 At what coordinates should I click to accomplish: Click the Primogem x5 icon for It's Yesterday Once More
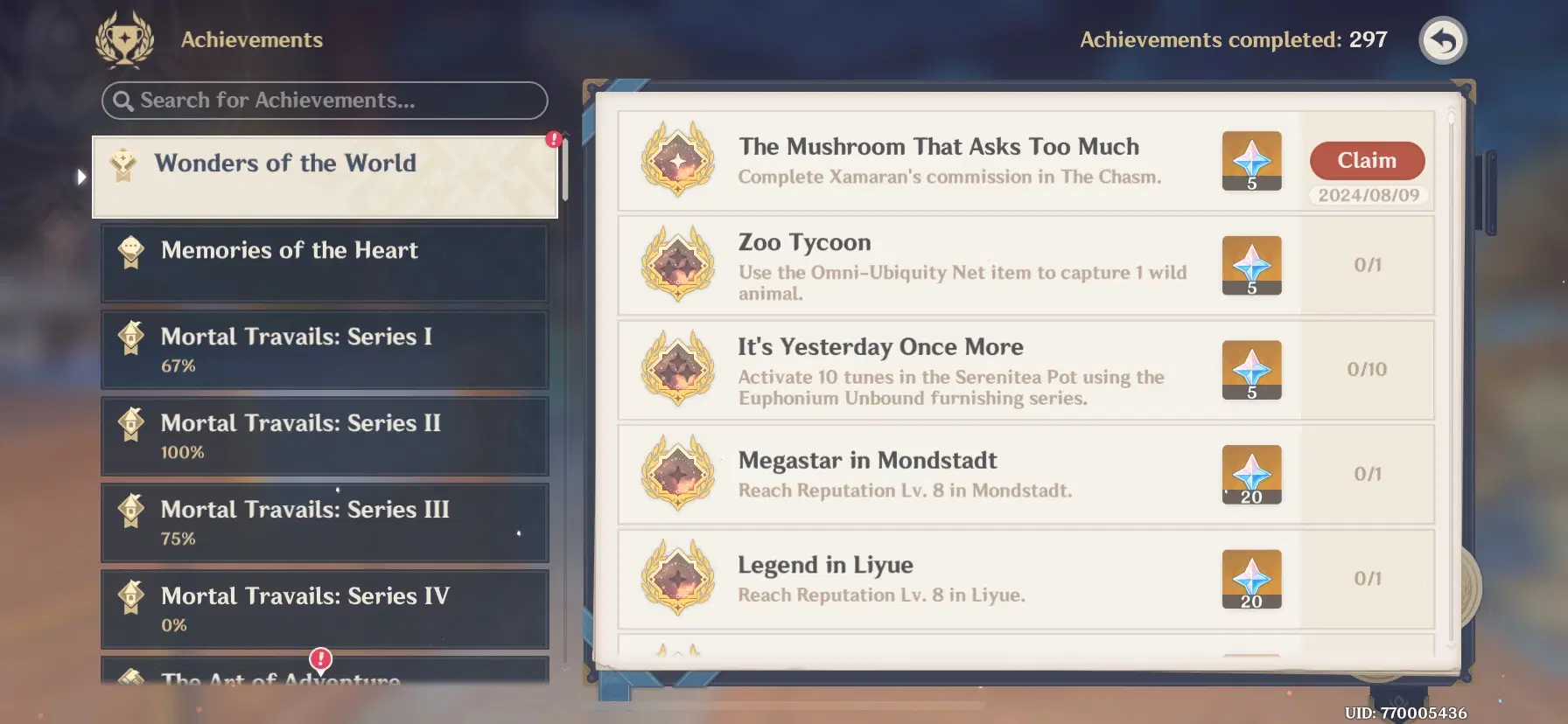tap(1251, 369)
